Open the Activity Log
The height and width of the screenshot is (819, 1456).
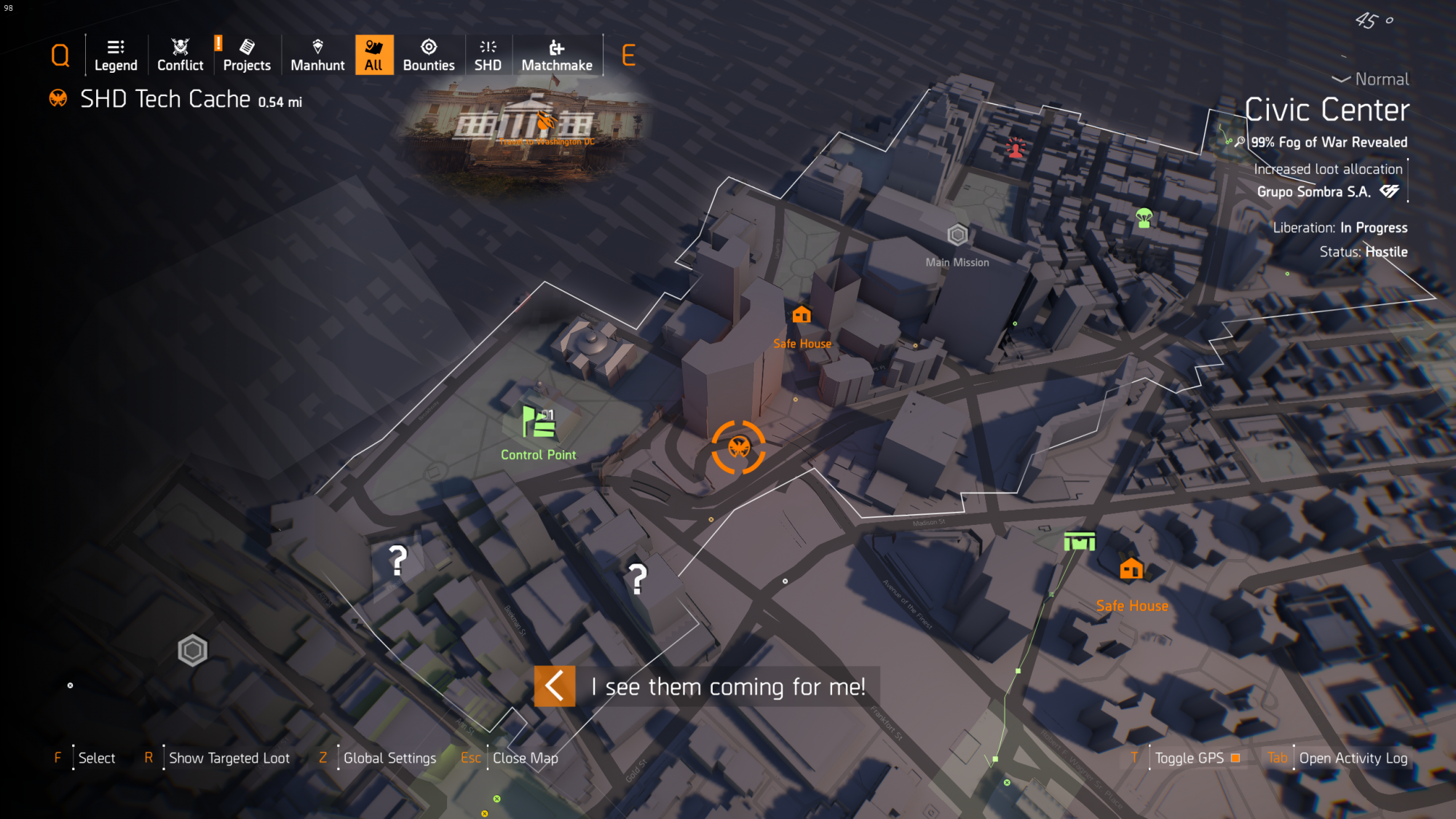(1353, 758)
